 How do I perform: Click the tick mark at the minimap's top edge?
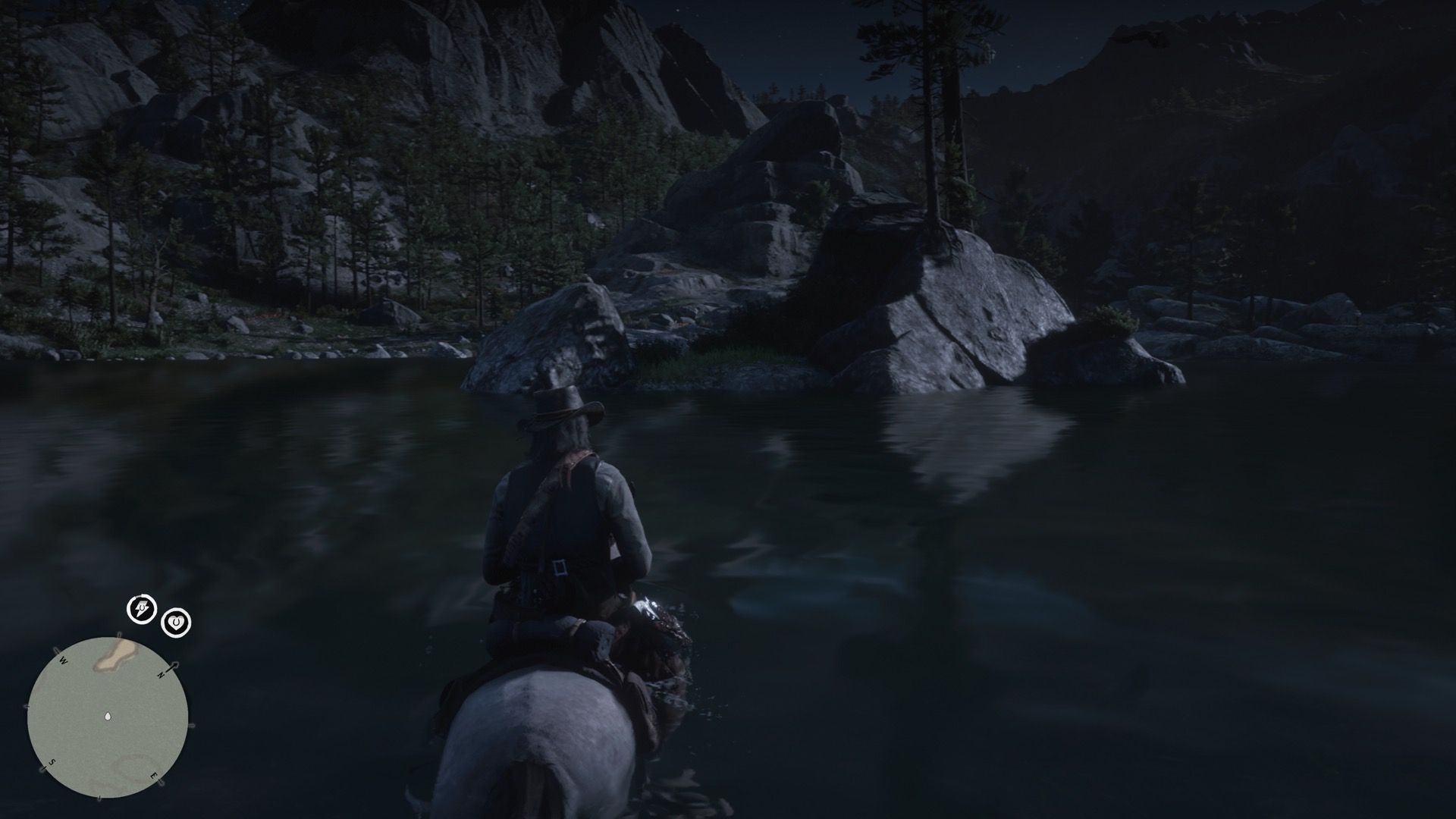click(x=119, y=635)
